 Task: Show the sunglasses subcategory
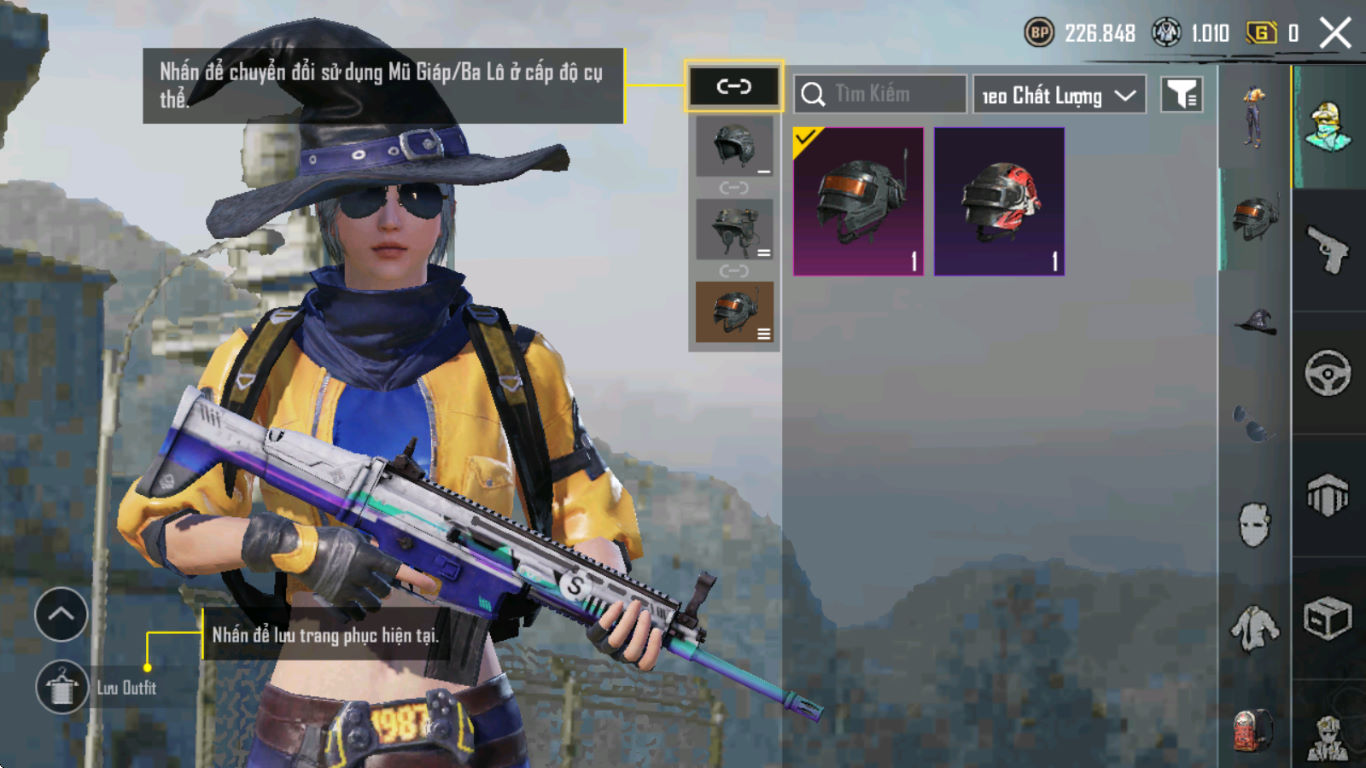(x=1254, y=424)
